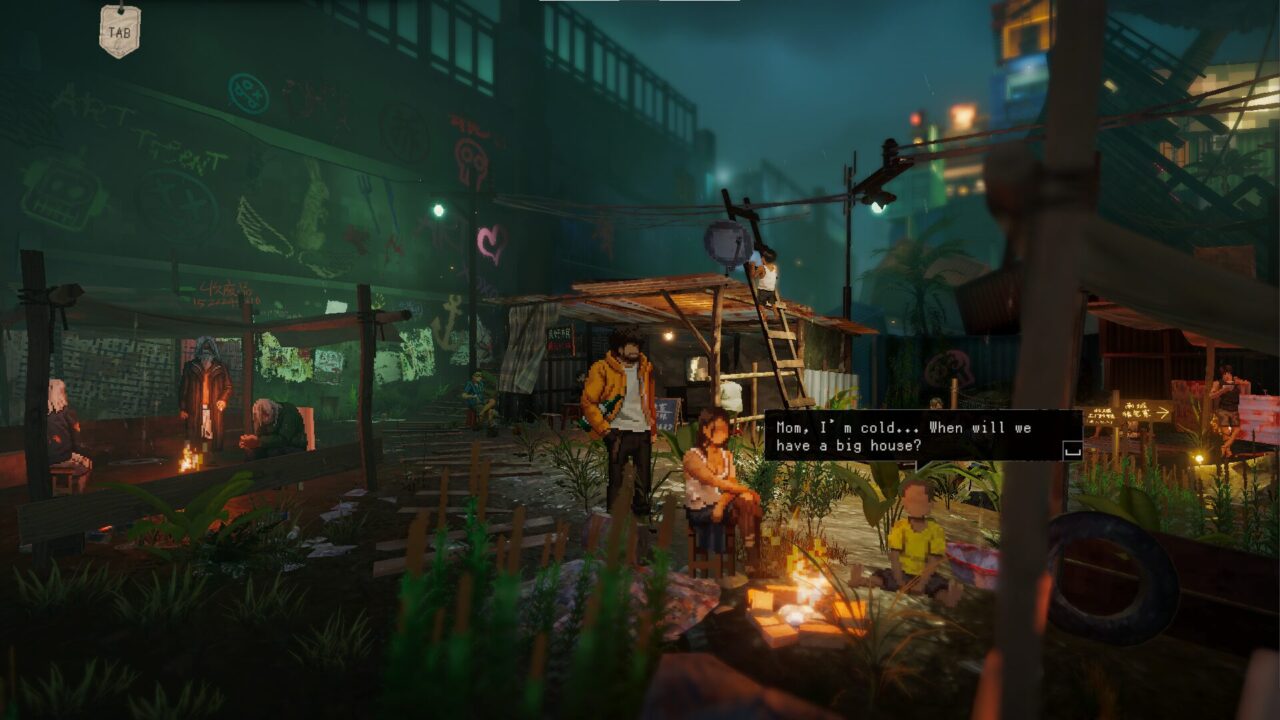Click the dialogue continue prompt indicator
The width and height of the screenshot is (1280, 720).
coord(1072,450)
